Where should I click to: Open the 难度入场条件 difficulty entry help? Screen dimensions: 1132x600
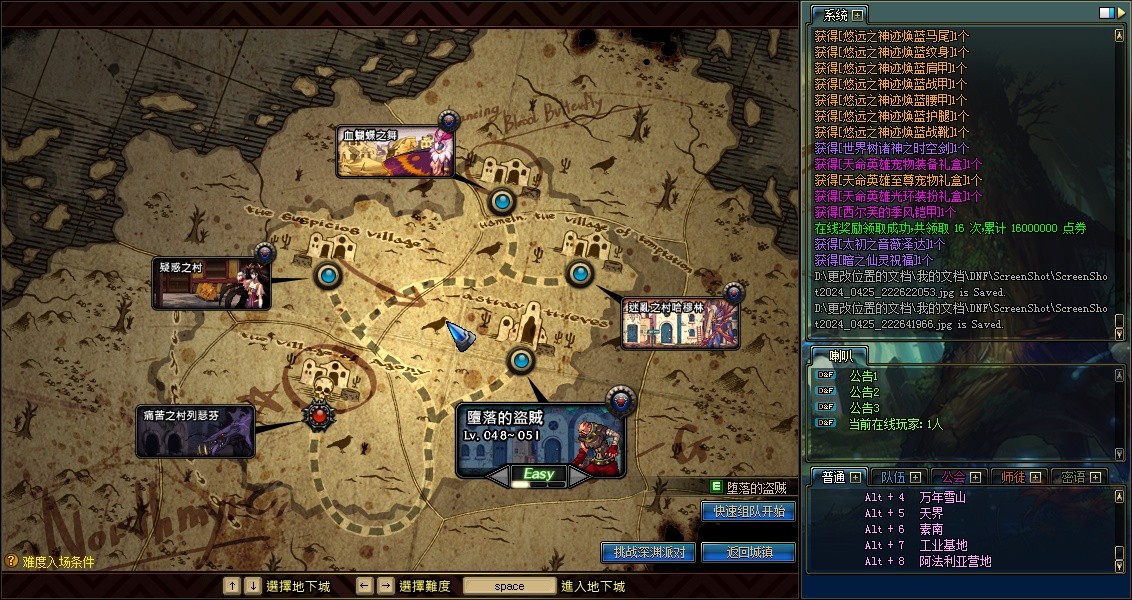pos(50,562)
